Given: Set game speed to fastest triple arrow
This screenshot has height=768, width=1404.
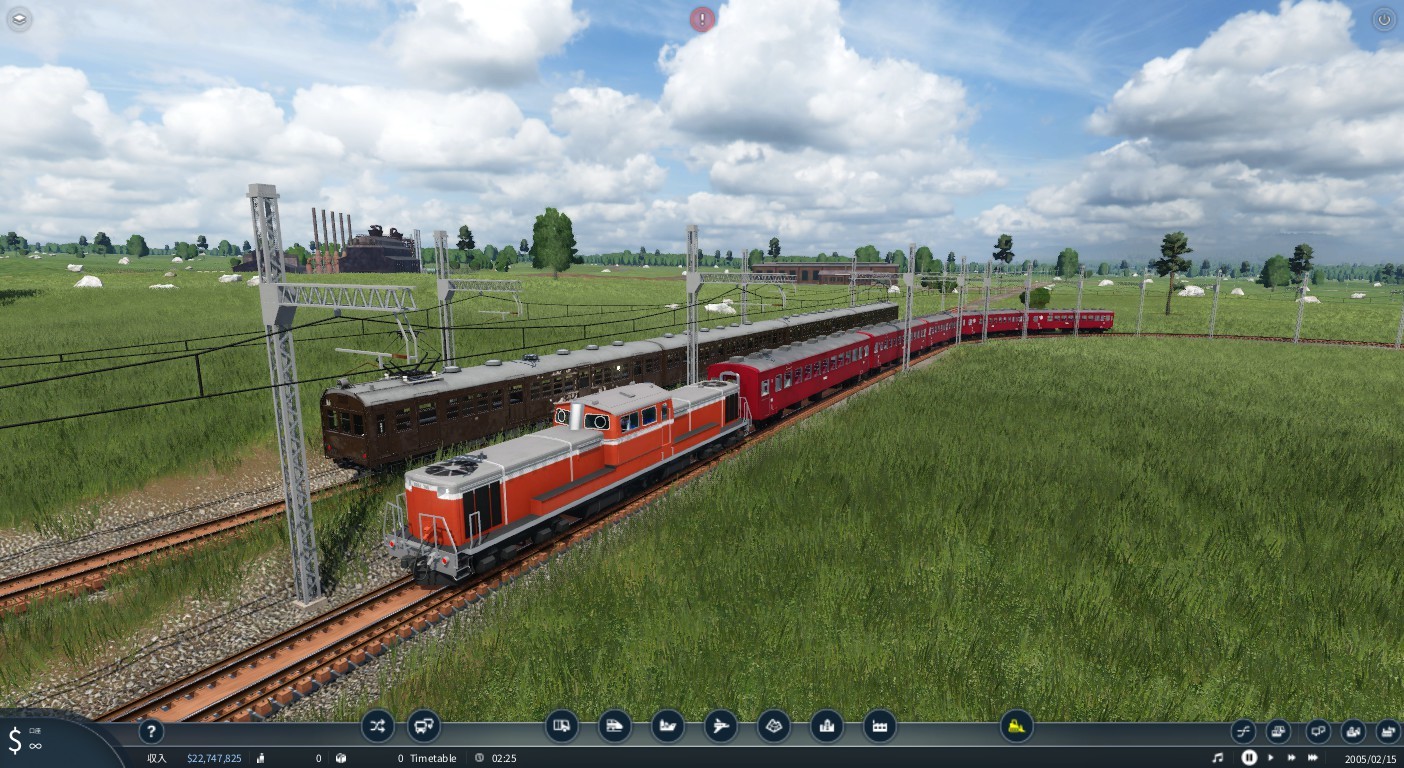Looking at the screenshot, I should (1313, 758).
